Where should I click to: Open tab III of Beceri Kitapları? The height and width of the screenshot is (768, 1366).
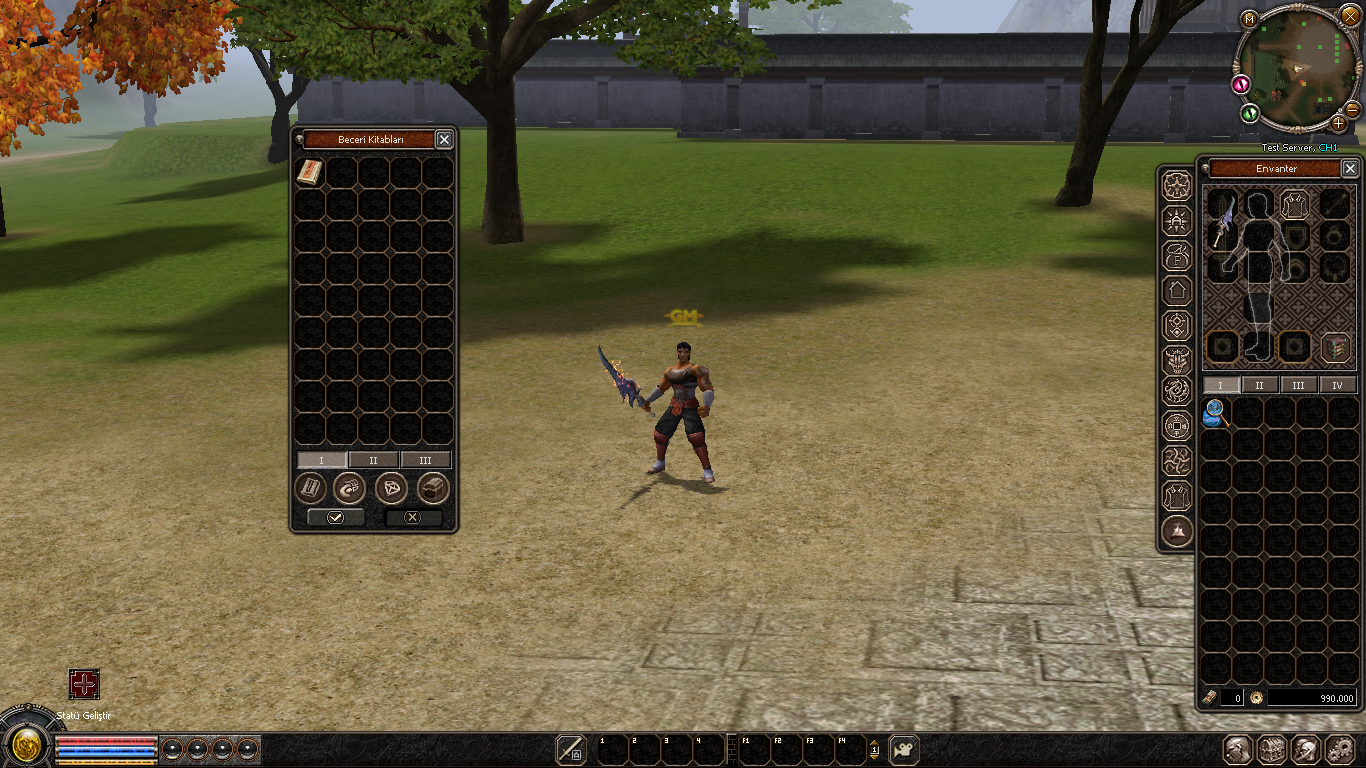click(426, 460)
